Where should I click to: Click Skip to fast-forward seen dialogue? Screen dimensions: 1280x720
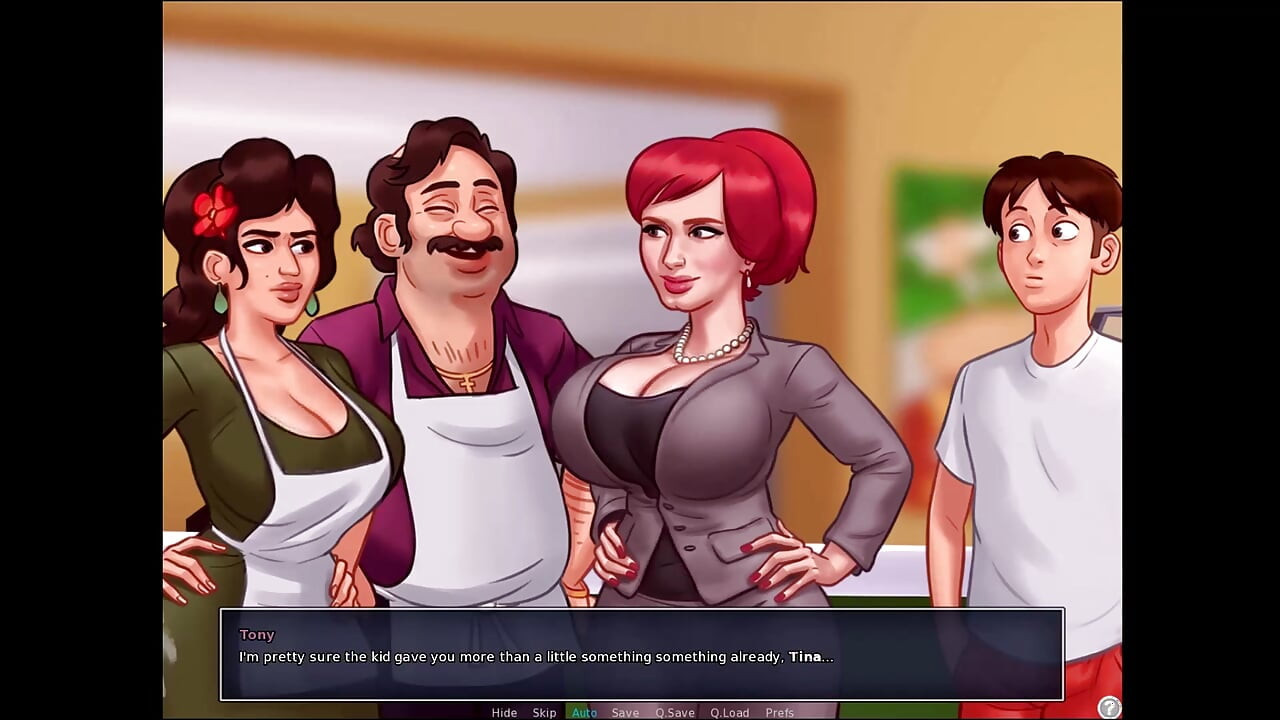point(544,713)
